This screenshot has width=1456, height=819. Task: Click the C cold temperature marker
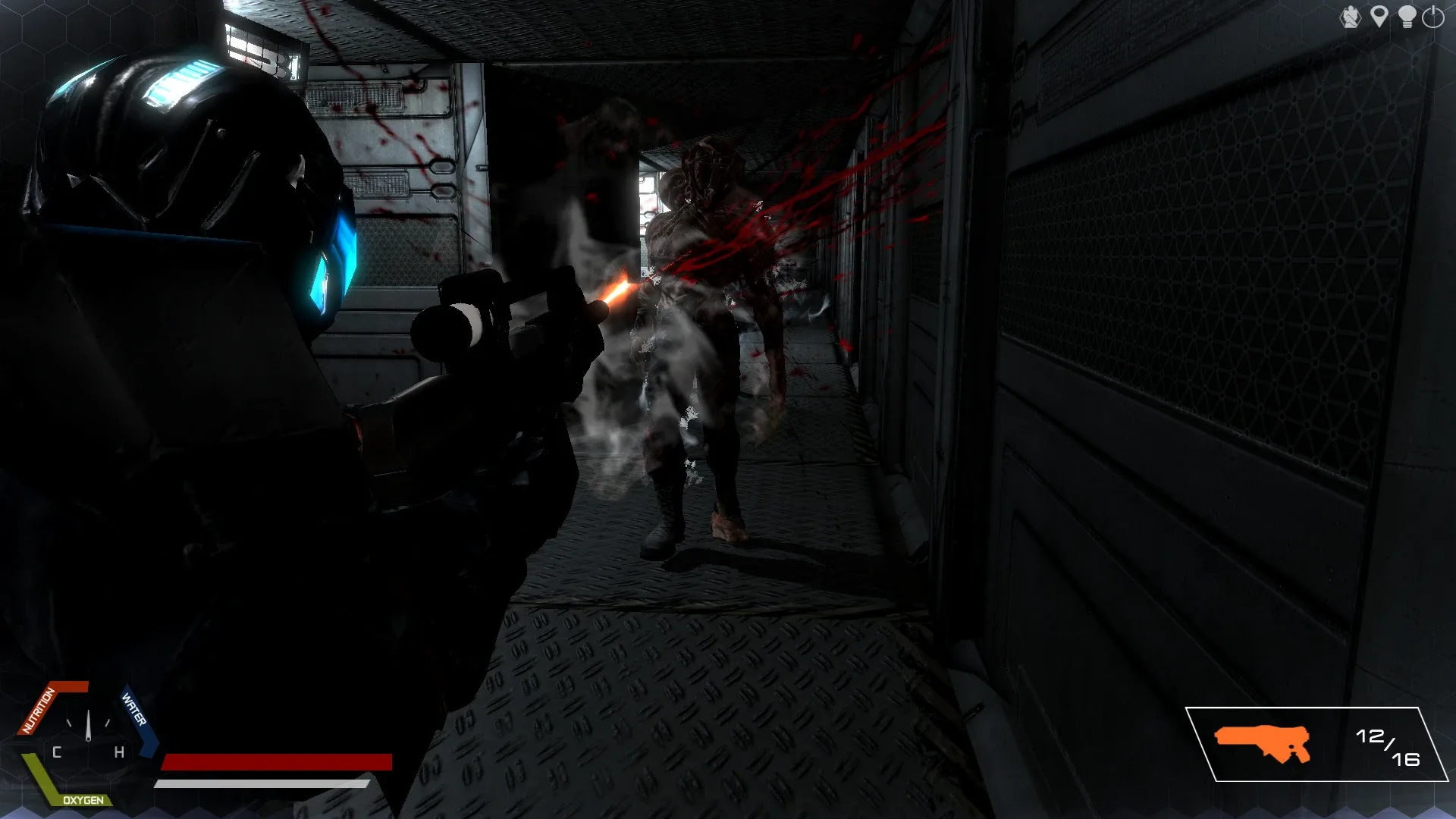pos(57,752)
